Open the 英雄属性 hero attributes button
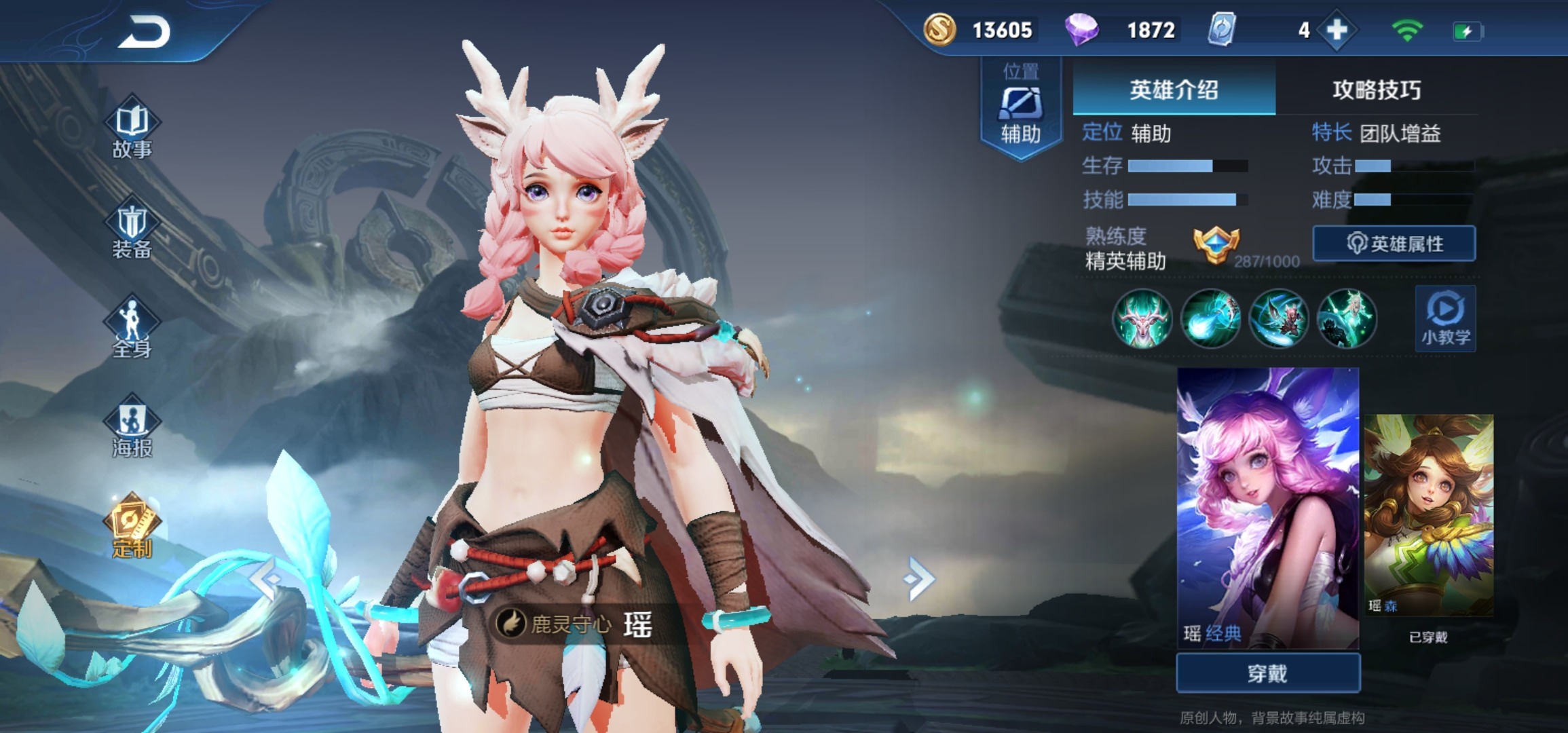This screenshot has height=733, width=1568. (x=1394, y=244)
